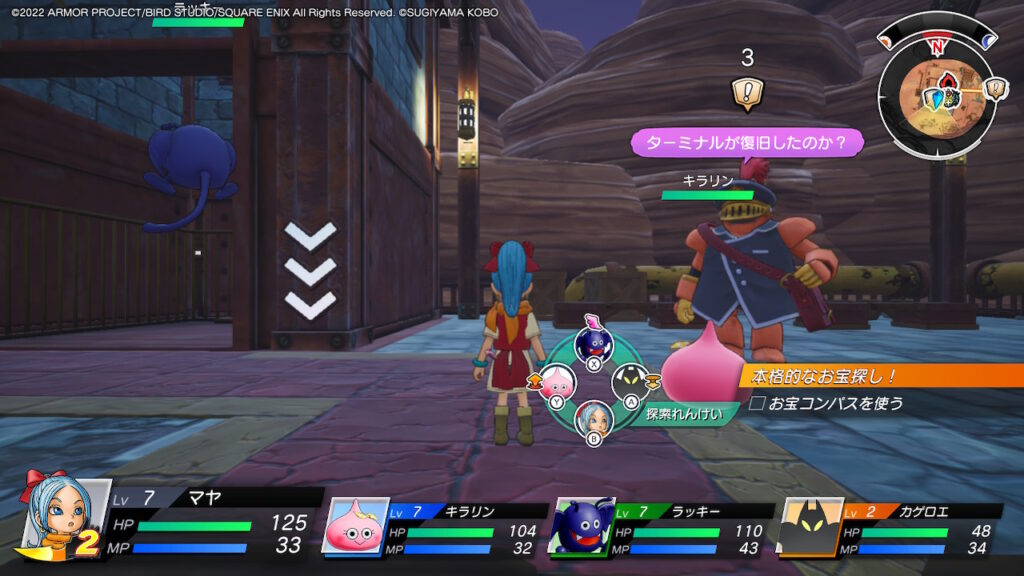Pick the blue-haired girl icon in the wheel

pyautogui.click(x=594, y=418)
